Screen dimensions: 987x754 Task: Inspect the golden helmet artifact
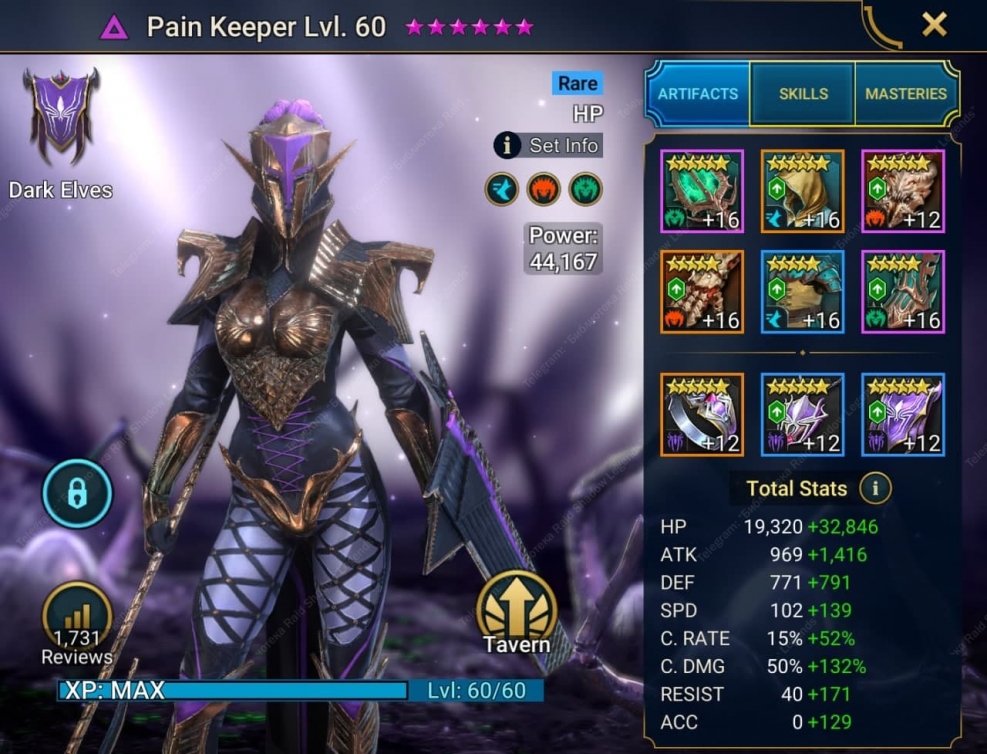tap(802, 191)
